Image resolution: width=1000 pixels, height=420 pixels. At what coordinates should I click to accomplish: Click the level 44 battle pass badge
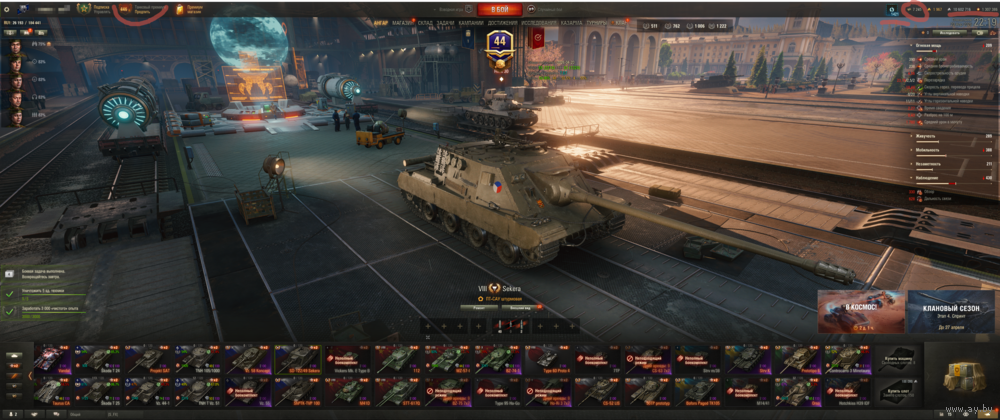[x=498, y=43]
